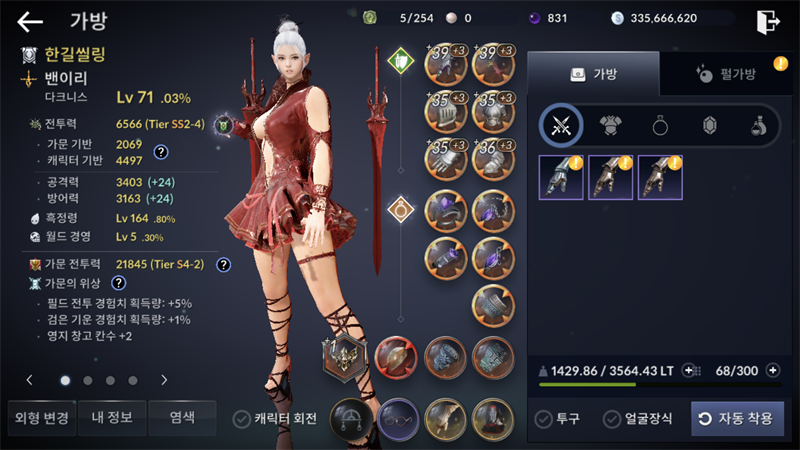The image size is (800, 450).
Task: Click the exit door icon
Action: 768,21
